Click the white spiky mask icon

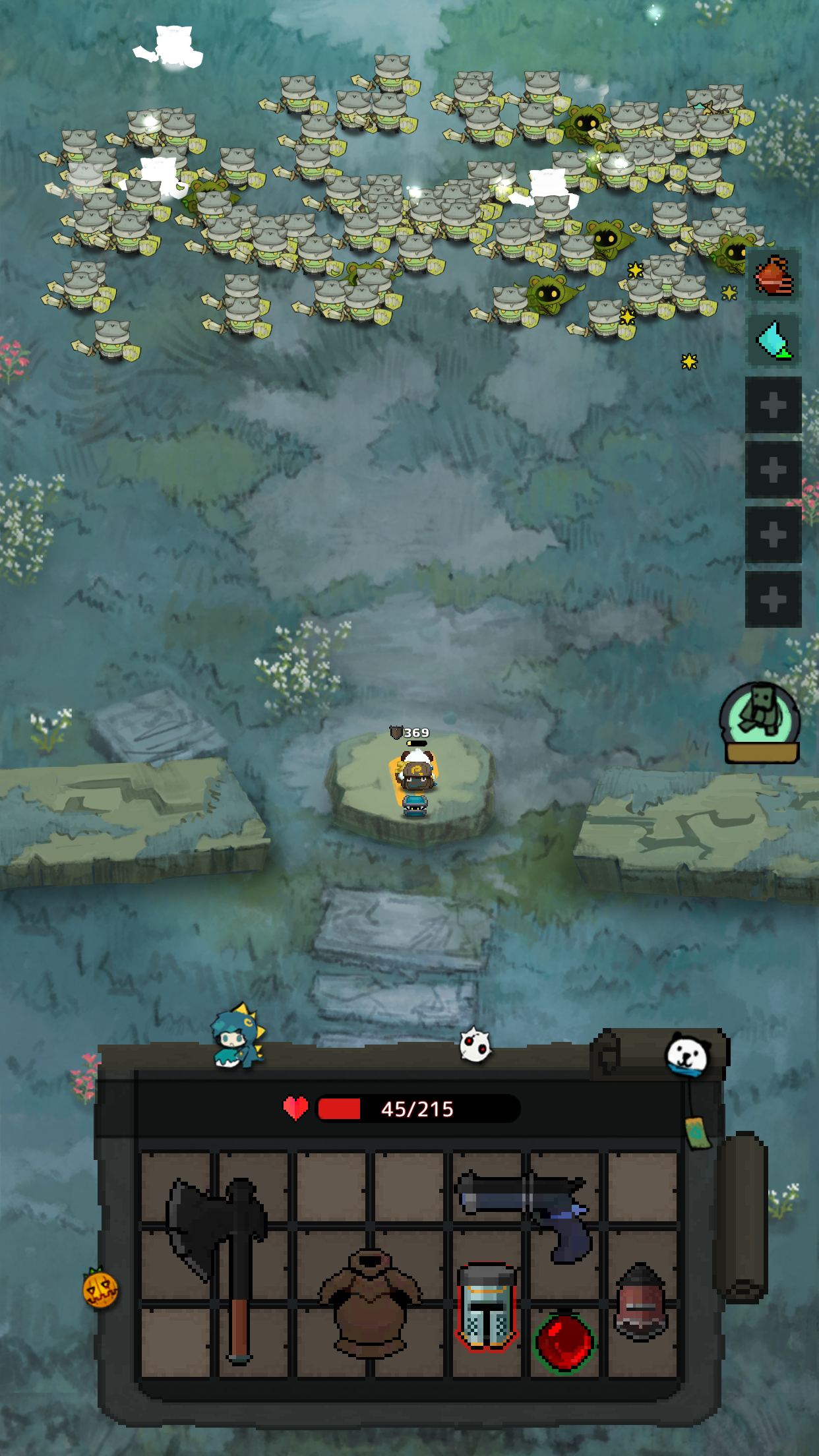(475, 1045)
